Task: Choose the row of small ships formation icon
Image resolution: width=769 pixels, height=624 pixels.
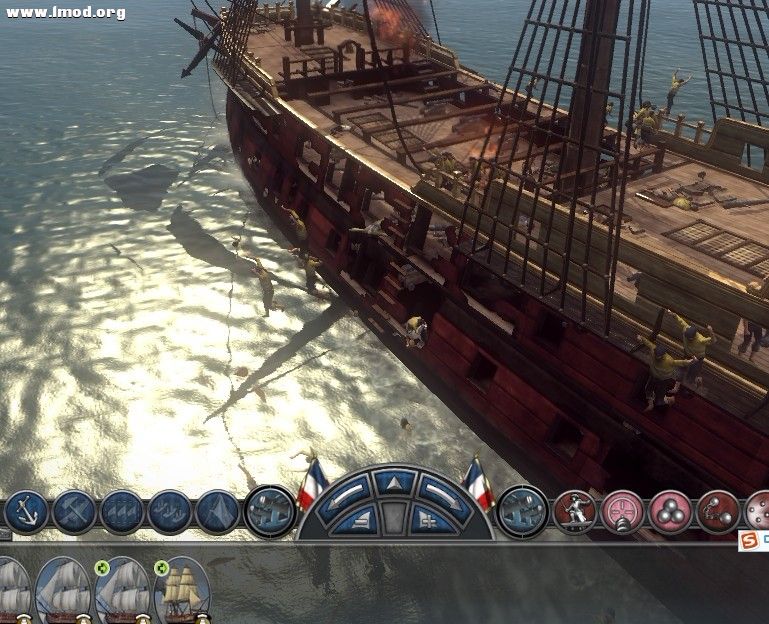Action: click(x=170, y=512)
